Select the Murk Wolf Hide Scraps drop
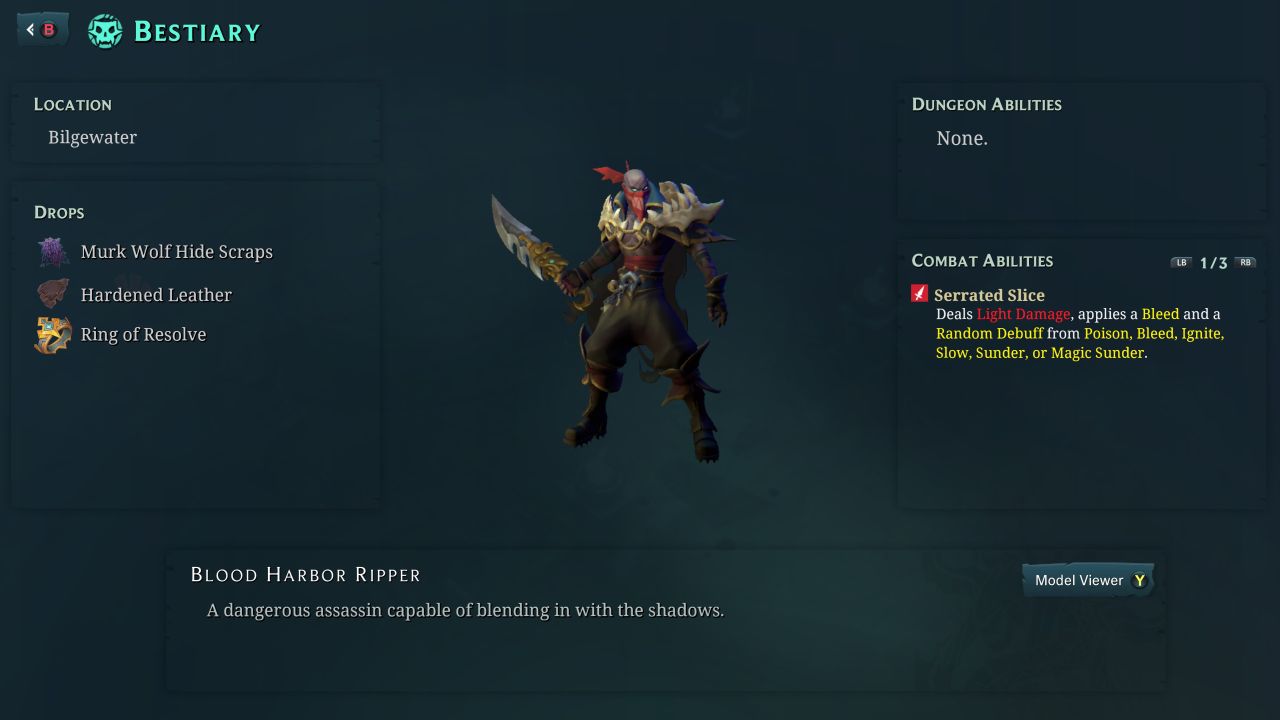 coord(176,252)
